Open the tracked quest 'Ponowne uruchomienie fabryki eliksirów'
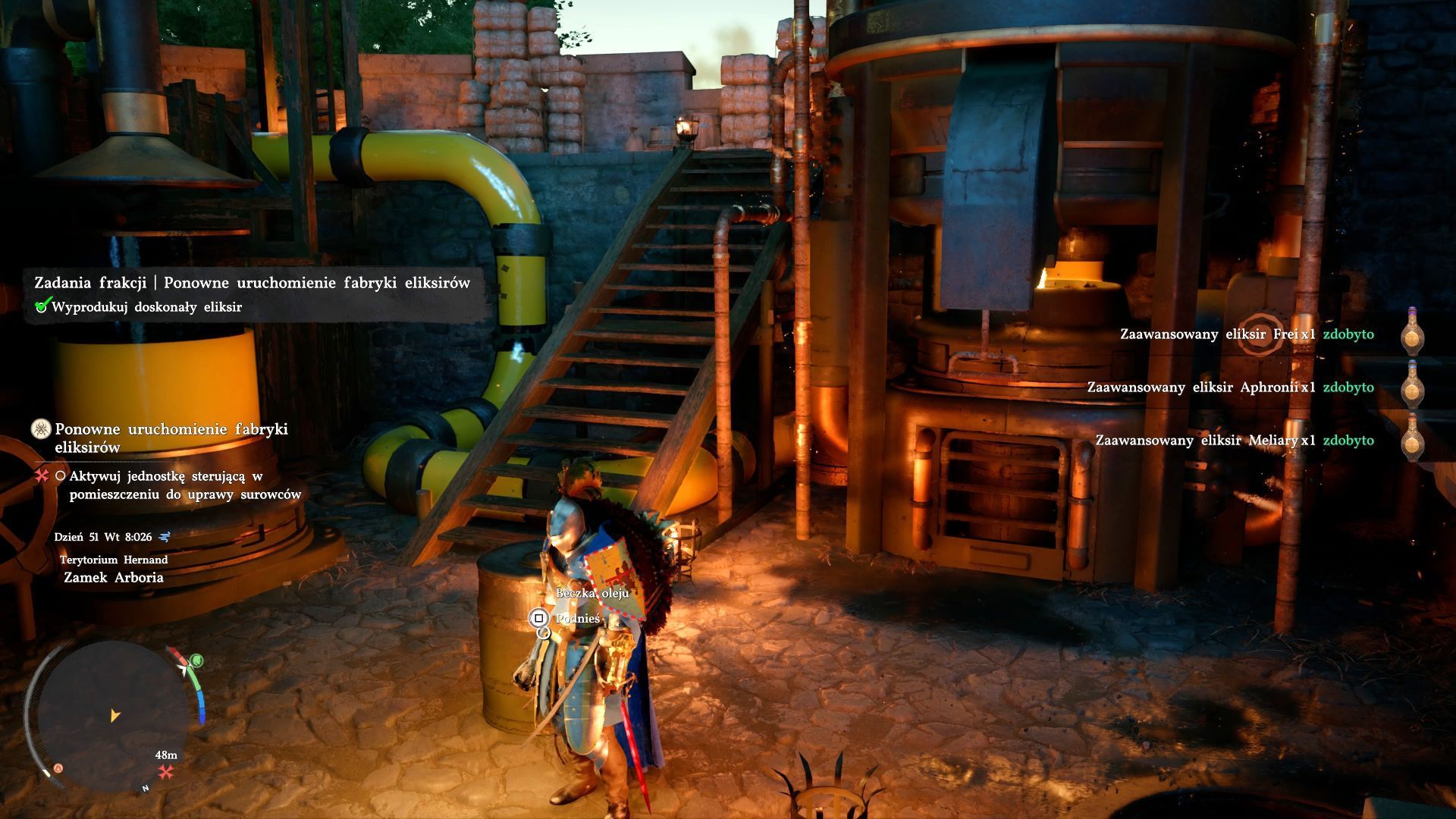Screen dimensions: 1456x819 (x=171, y=438)
